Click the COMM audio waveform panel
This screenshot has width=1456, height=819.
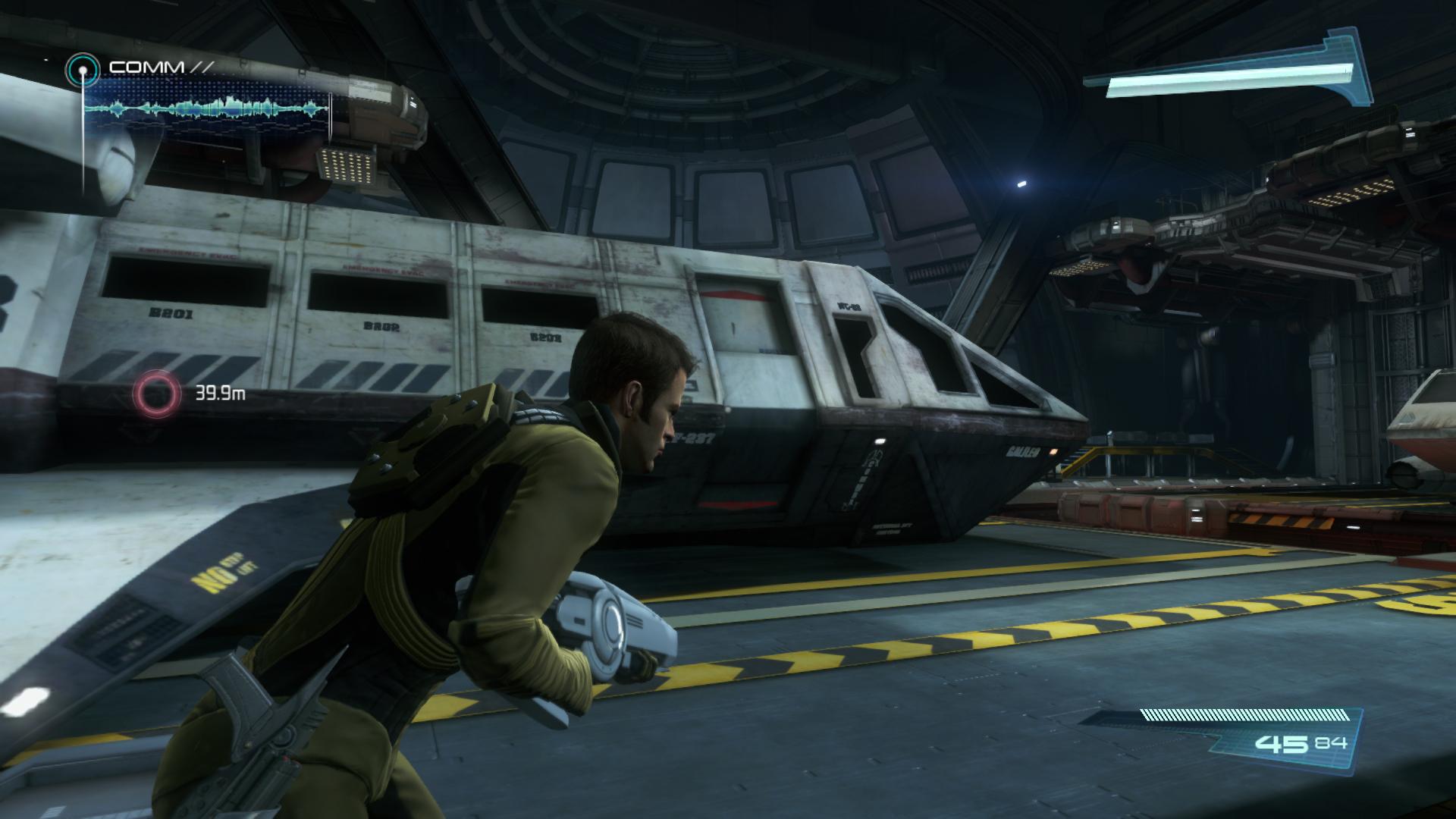(207, 109)
